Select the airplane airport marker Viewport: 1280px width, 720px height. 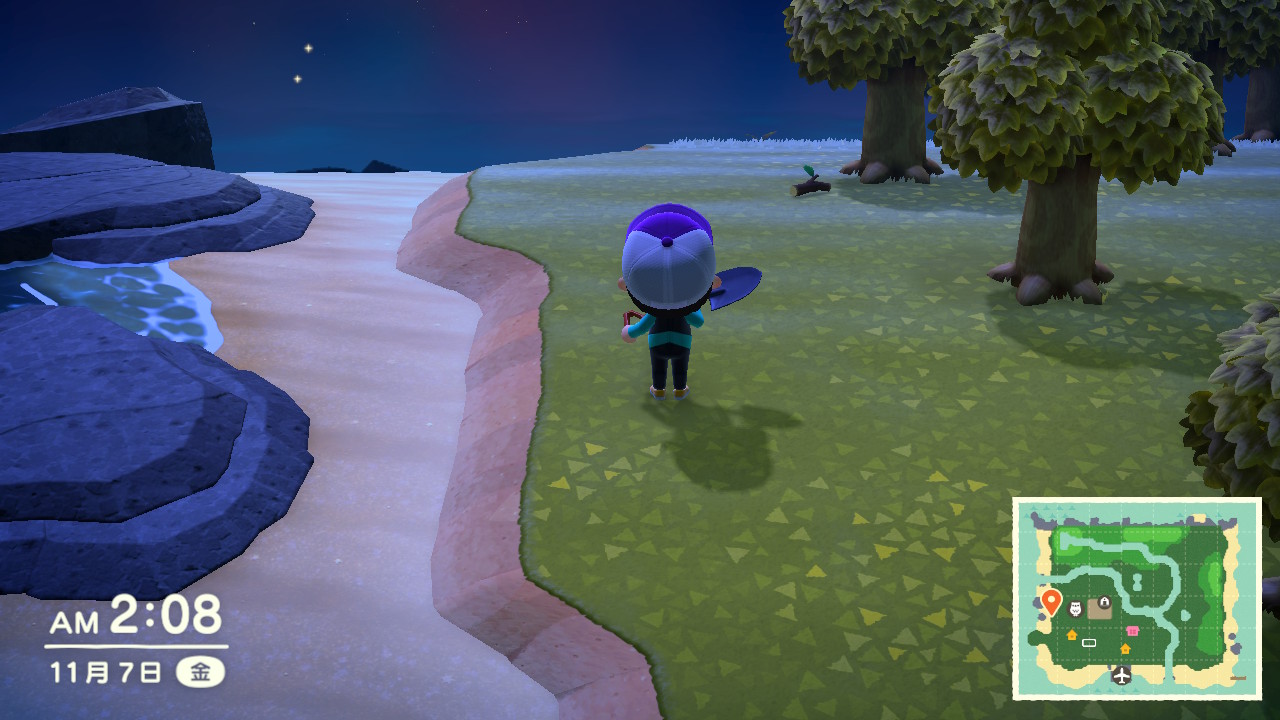pos(1122,676)
